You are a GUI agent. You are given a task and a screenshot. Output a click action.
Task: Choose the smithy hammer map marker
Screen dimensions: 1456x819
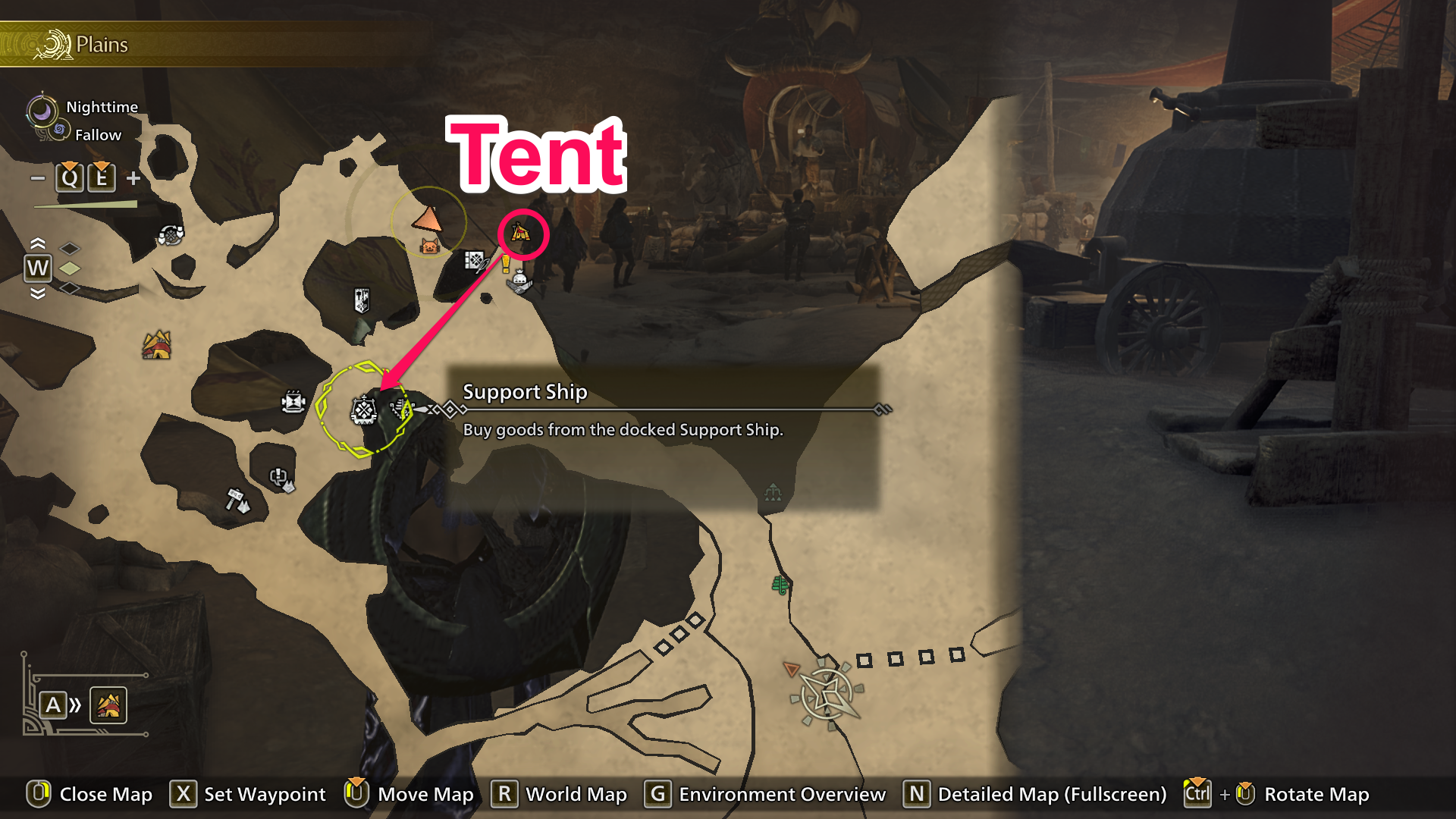click(237, 500)
